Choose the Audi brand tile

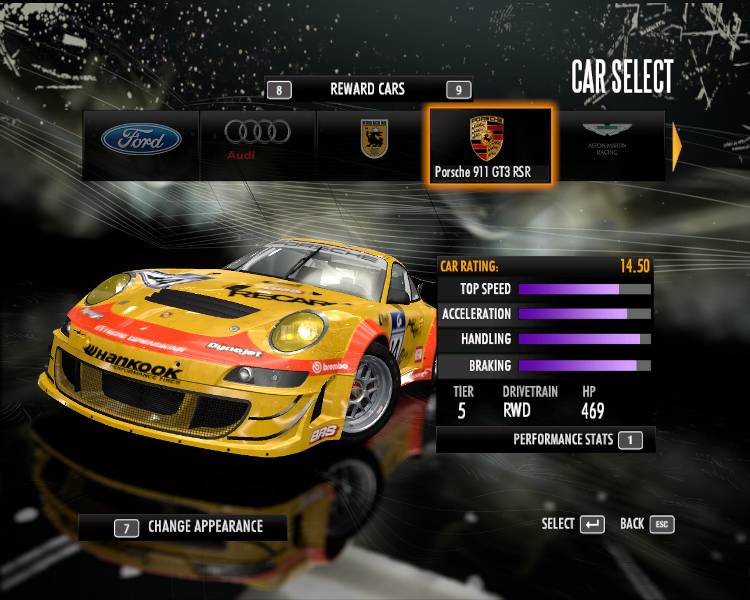pyautogui.click(x=257, y=140)
